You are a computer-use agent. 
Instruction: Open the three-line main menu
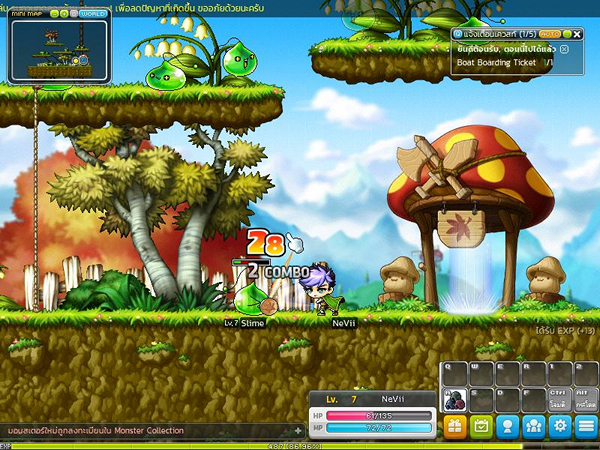point(586,426)
